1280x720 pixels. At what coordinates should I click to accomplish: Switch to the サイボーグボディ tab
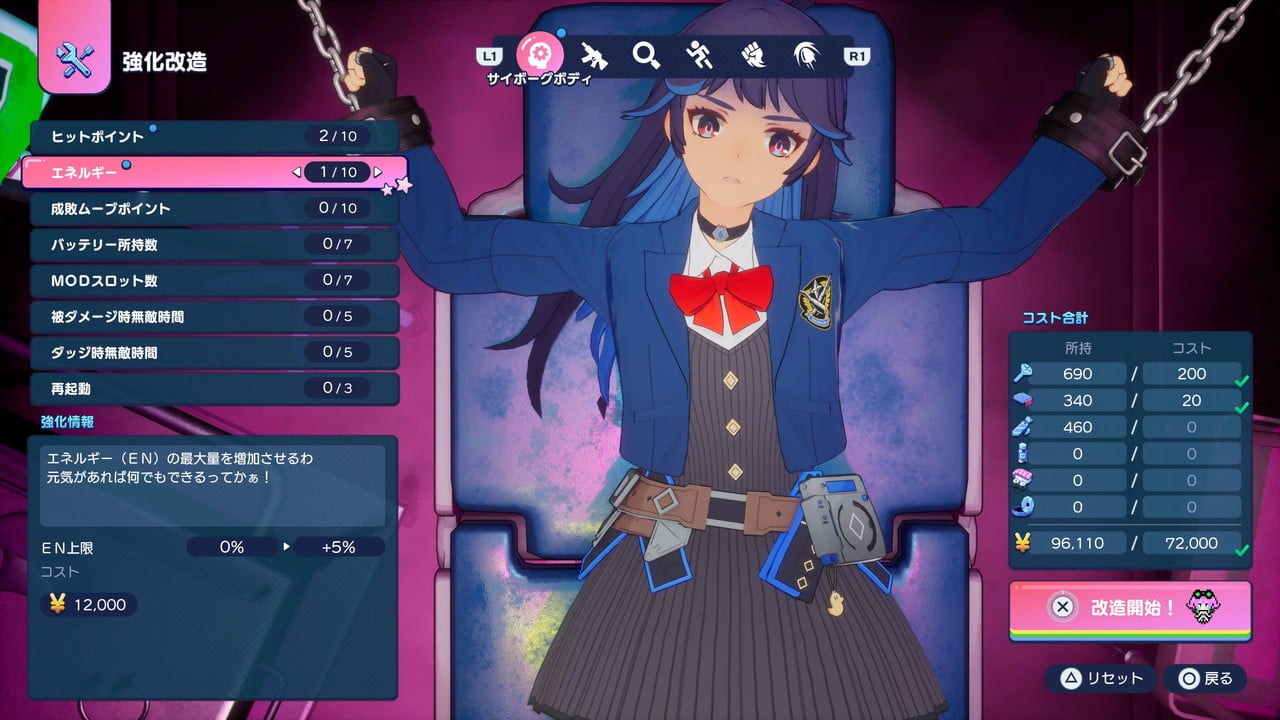(x=540, y=56)
